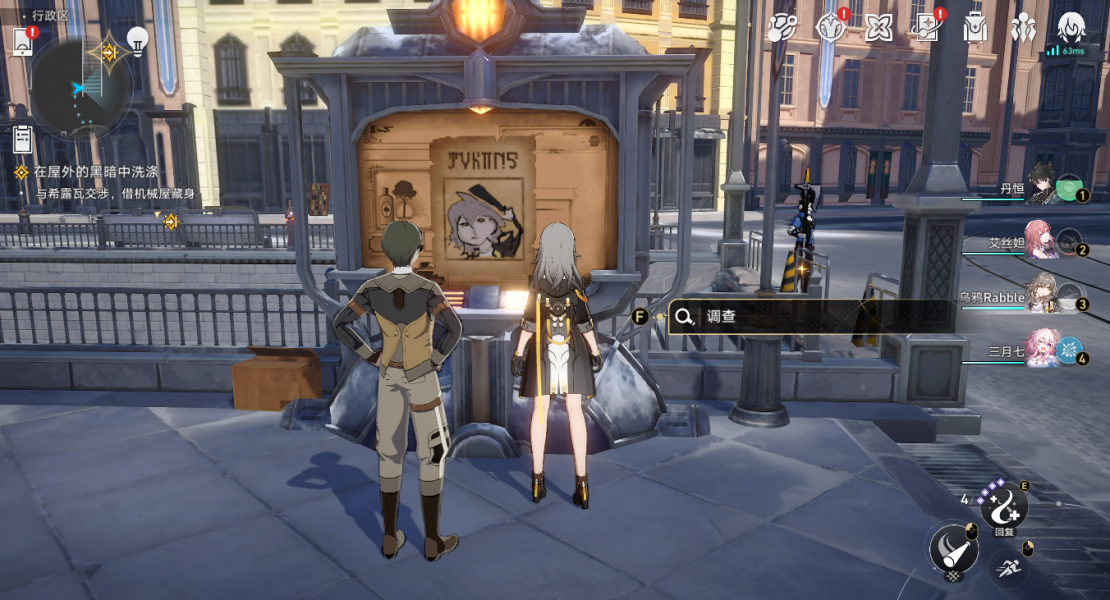Open the backpack inventory

975,28
